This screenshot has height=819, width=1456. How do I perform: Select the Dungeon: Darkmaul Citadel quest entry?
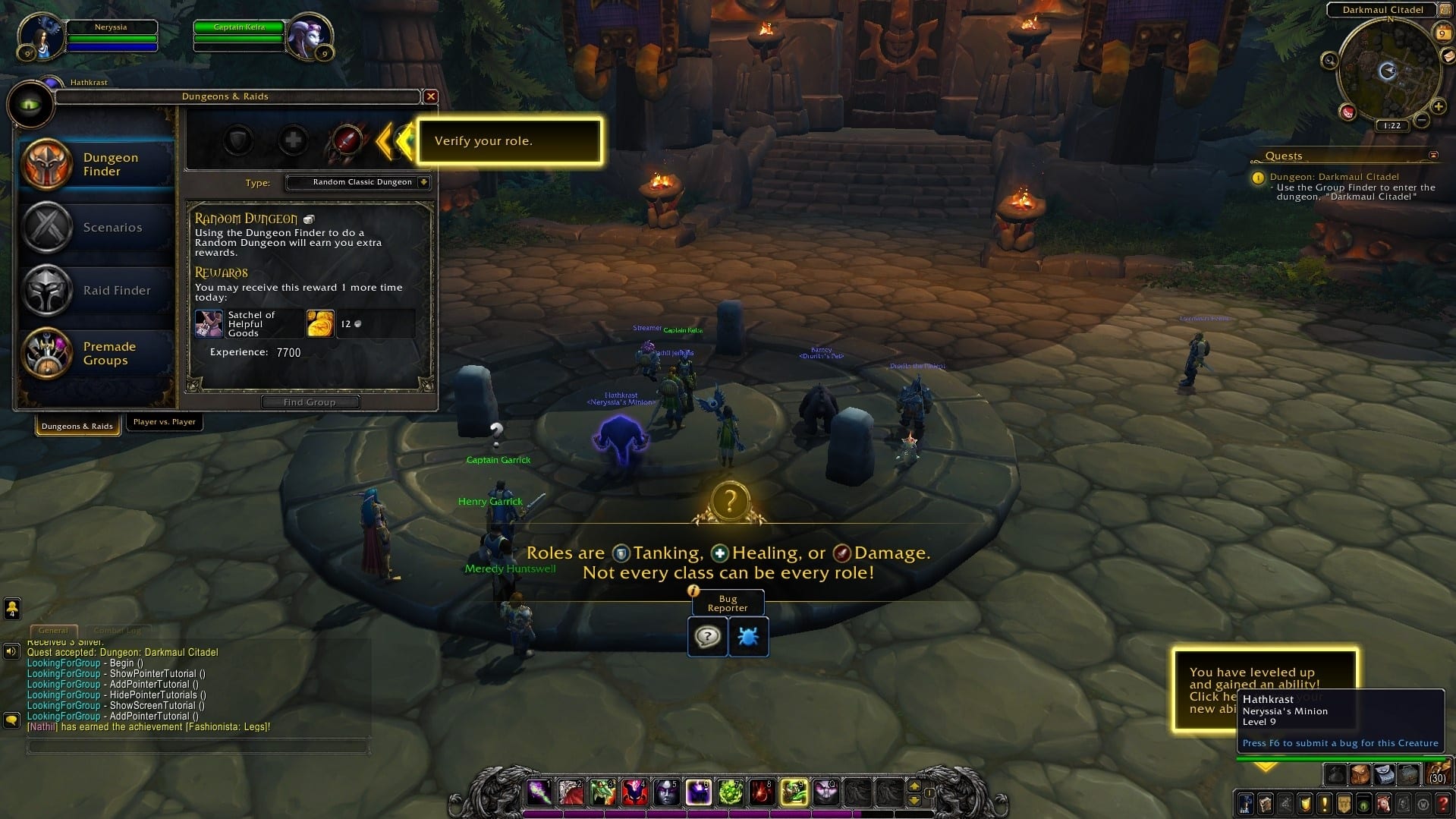tap(1334, 177)
